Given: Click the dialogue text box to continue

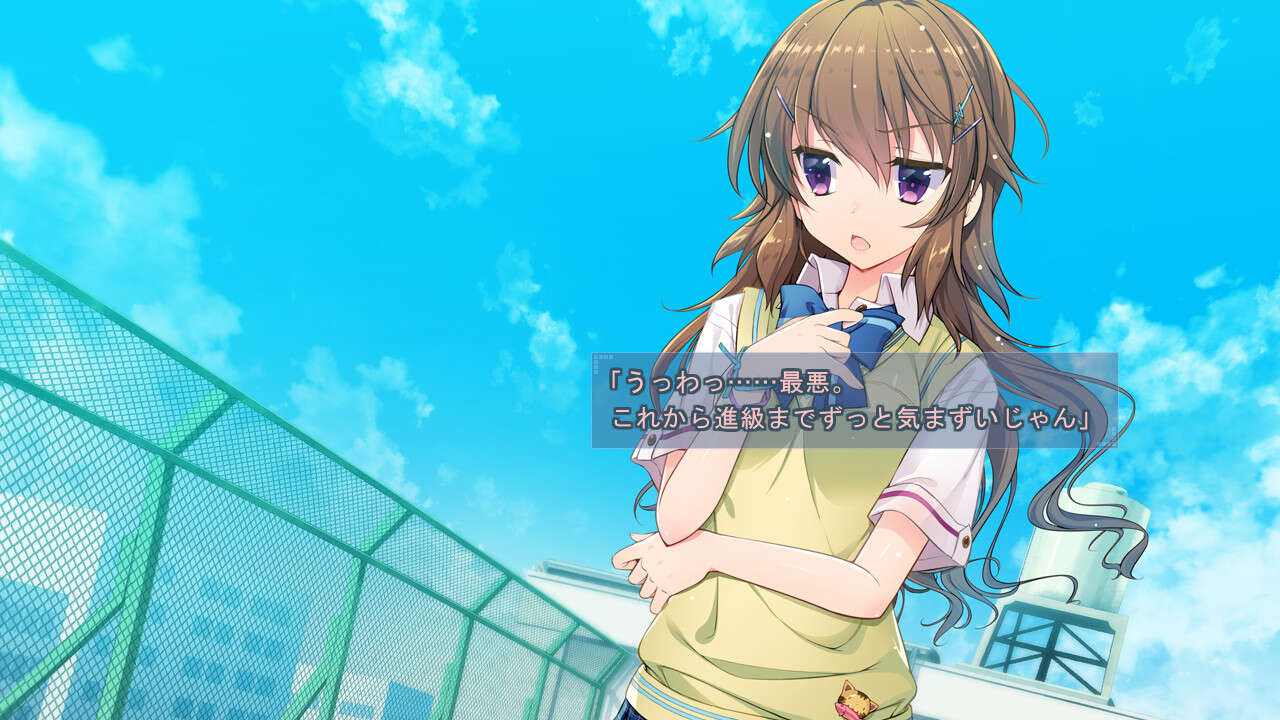Looking at the screenshot, I should click(x=853, y=401).
